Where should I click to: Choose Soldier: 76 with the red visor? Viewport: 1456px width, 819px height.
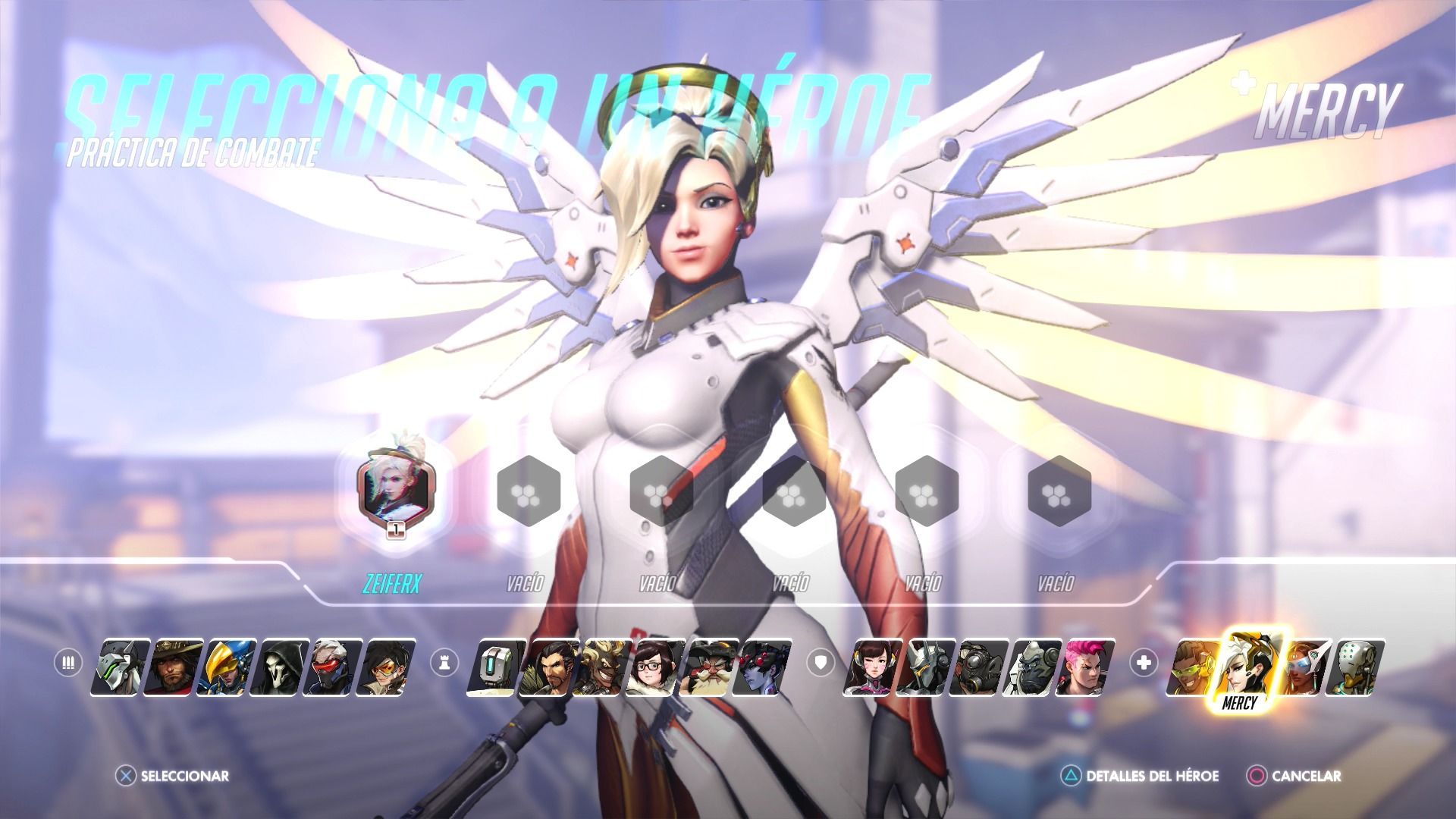pos(336,667)
